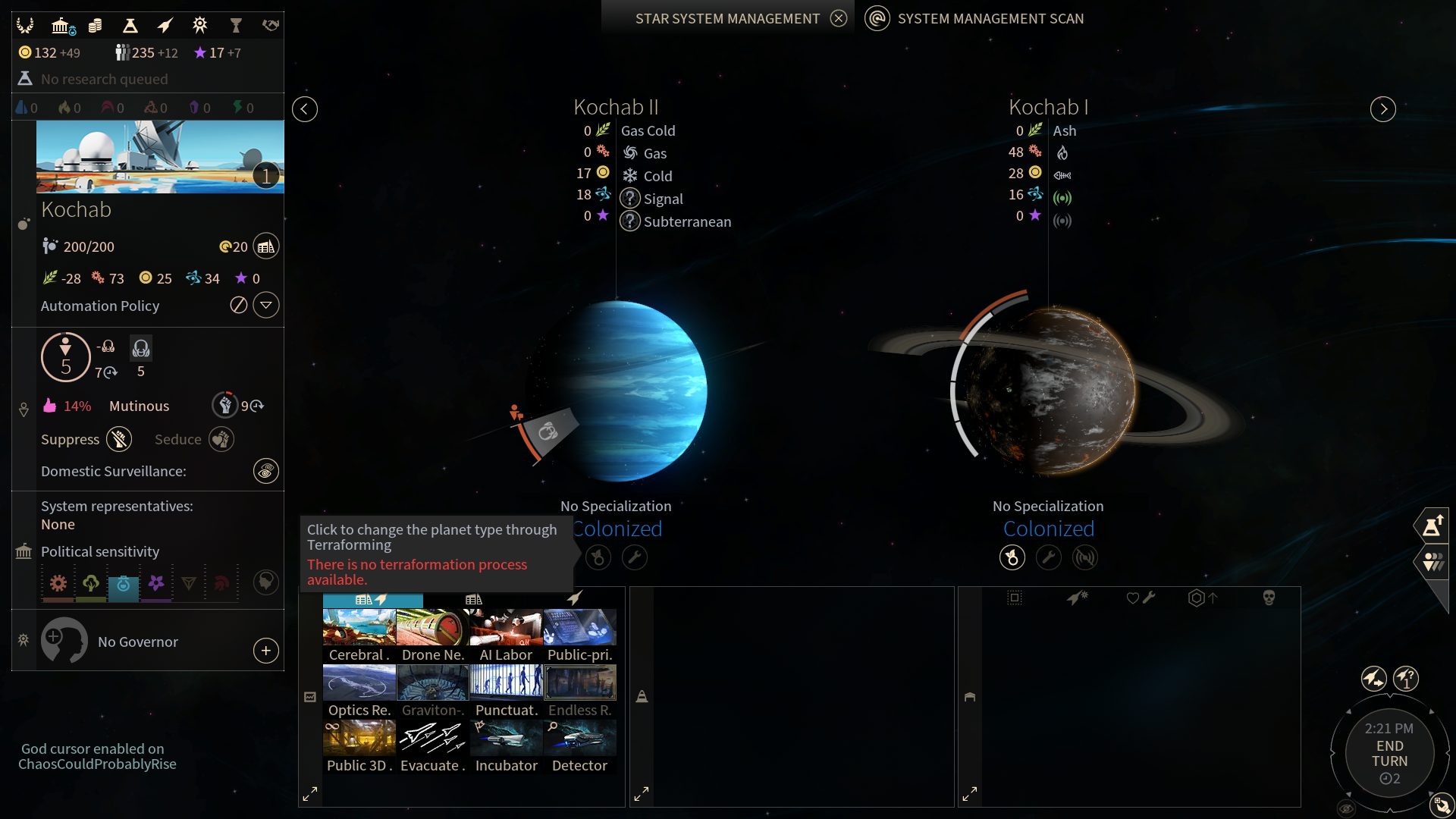This screenshot has height=819, width=1456.
Task: Select the wrench improvements icon under Kochab I
Action: pyautogui.click(x=1050, y=557)
